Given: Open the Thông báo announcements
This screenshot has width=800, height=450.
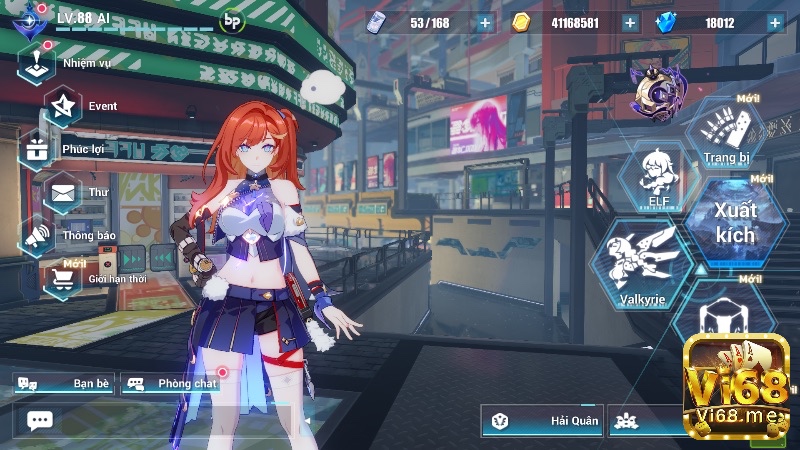Looking at the screenshot, I should click(x=38, y=235).
